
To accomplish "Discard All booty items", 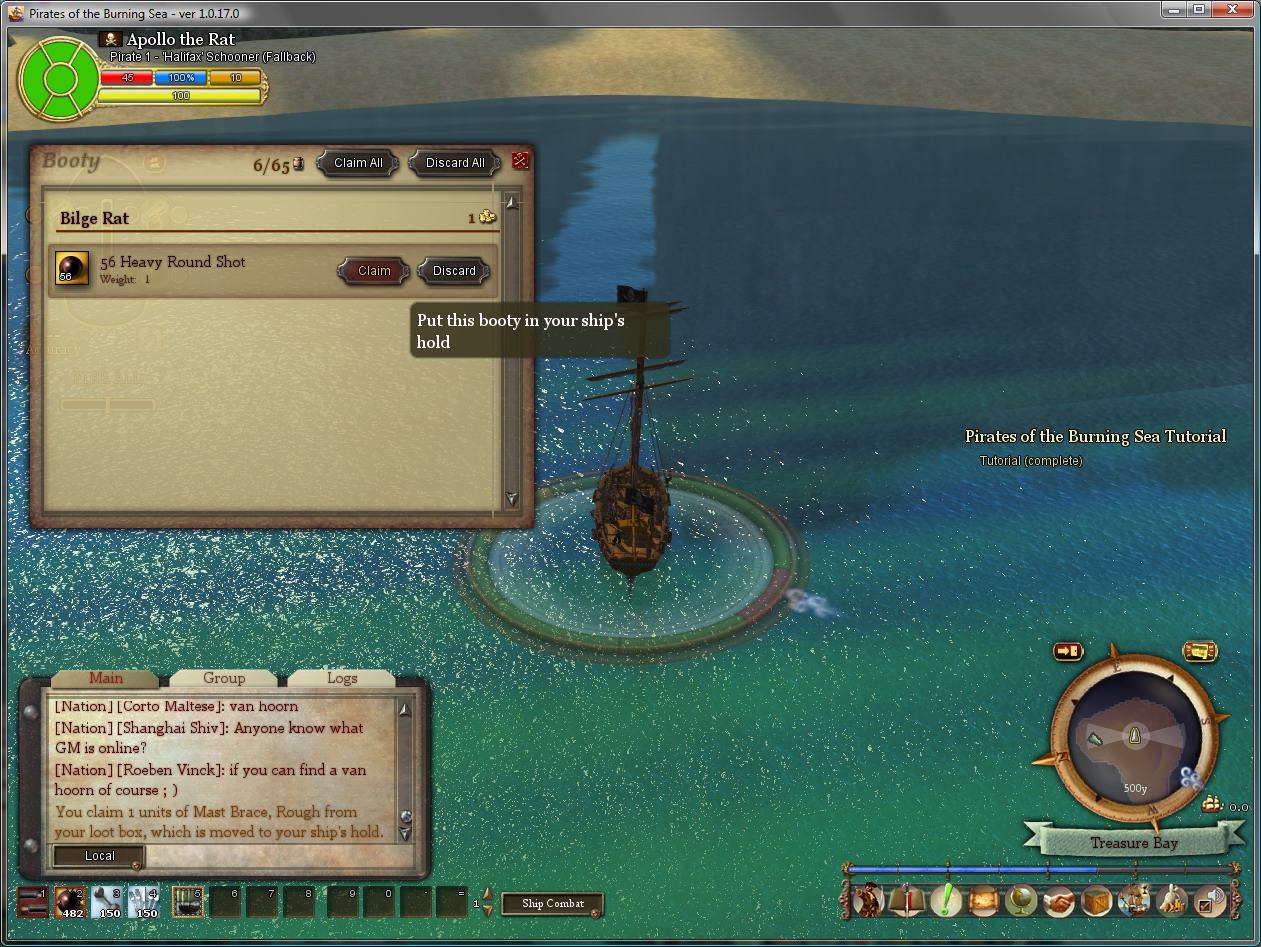I will click(x=455, y=163).
